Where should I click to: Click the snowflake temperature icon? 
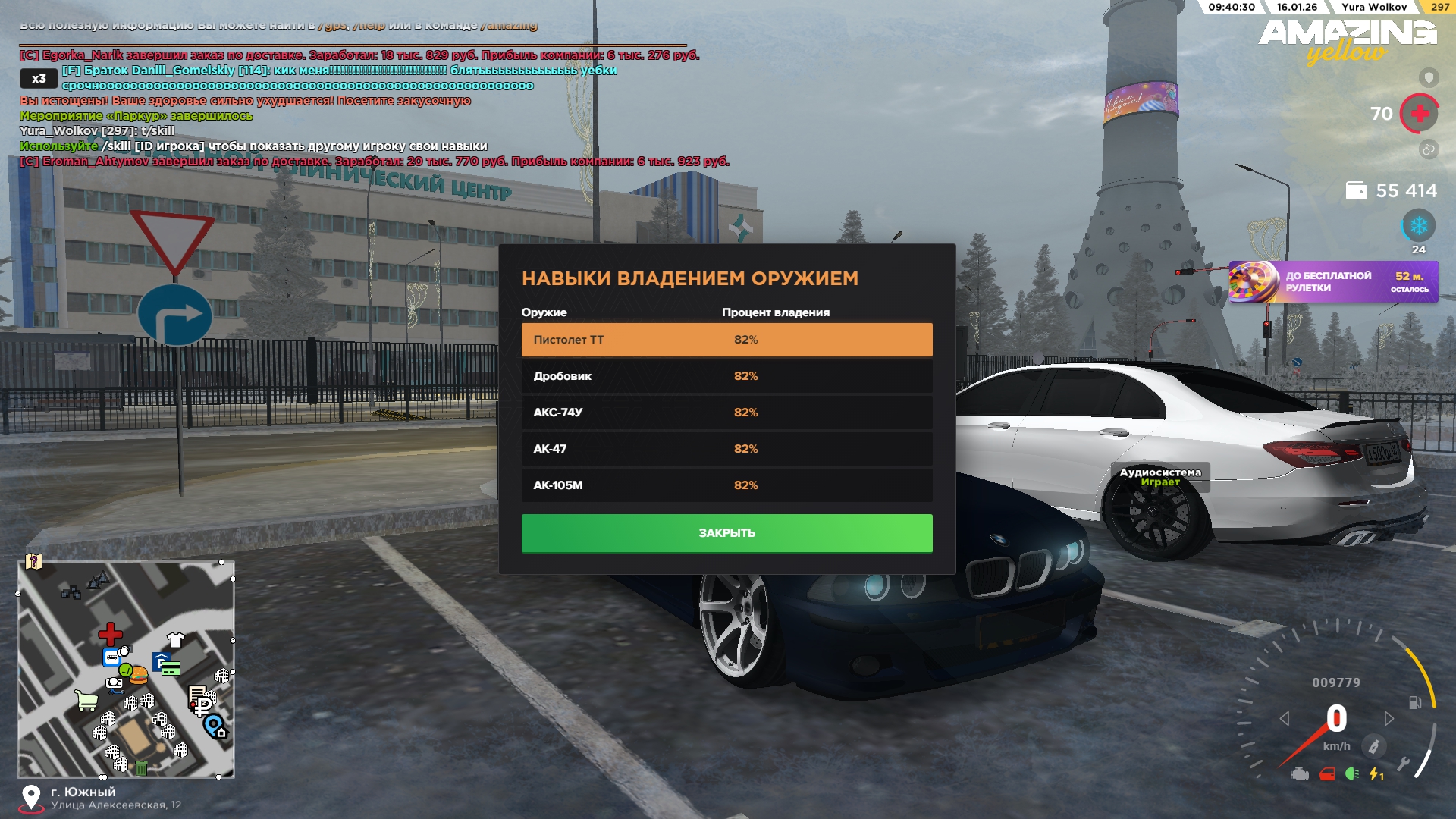coord(1418,226)
